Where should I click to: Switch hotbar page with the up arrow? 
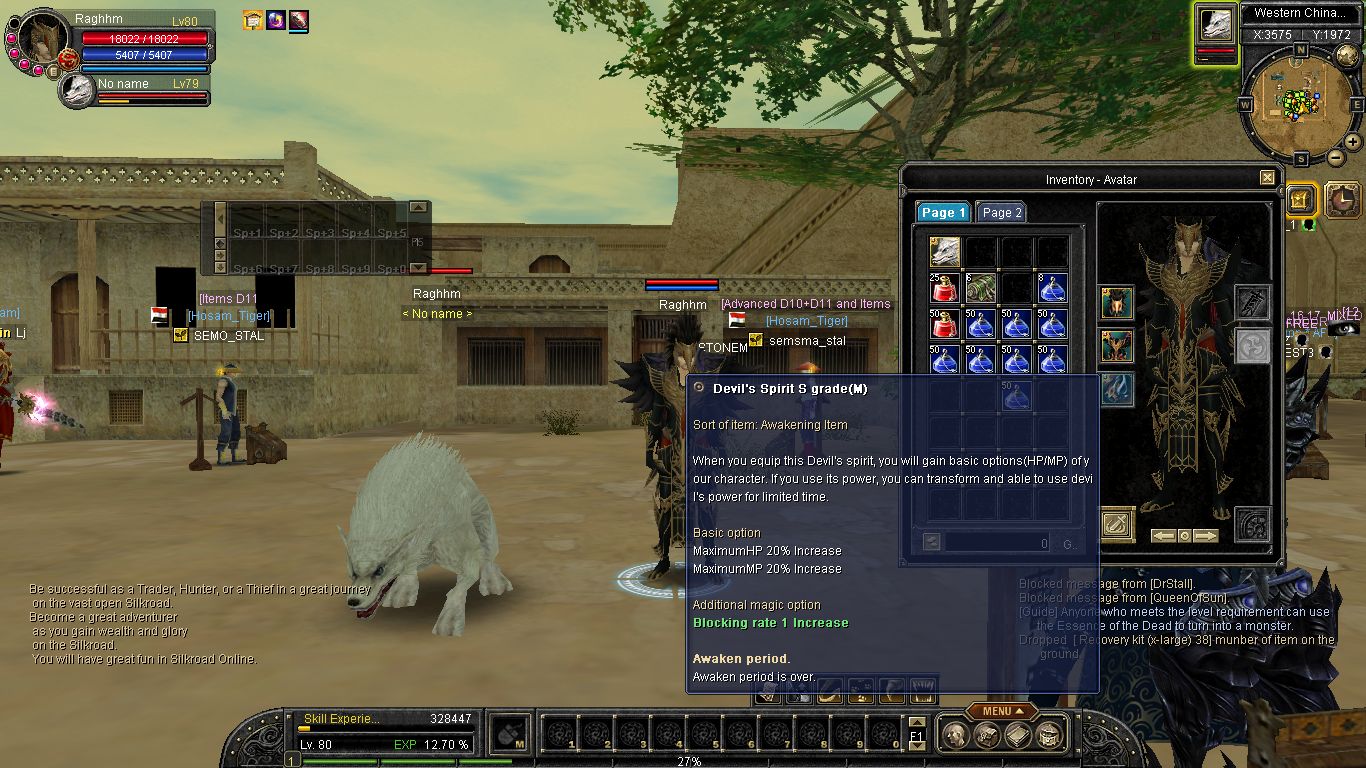pyautogui.click(x=916, y=722)
